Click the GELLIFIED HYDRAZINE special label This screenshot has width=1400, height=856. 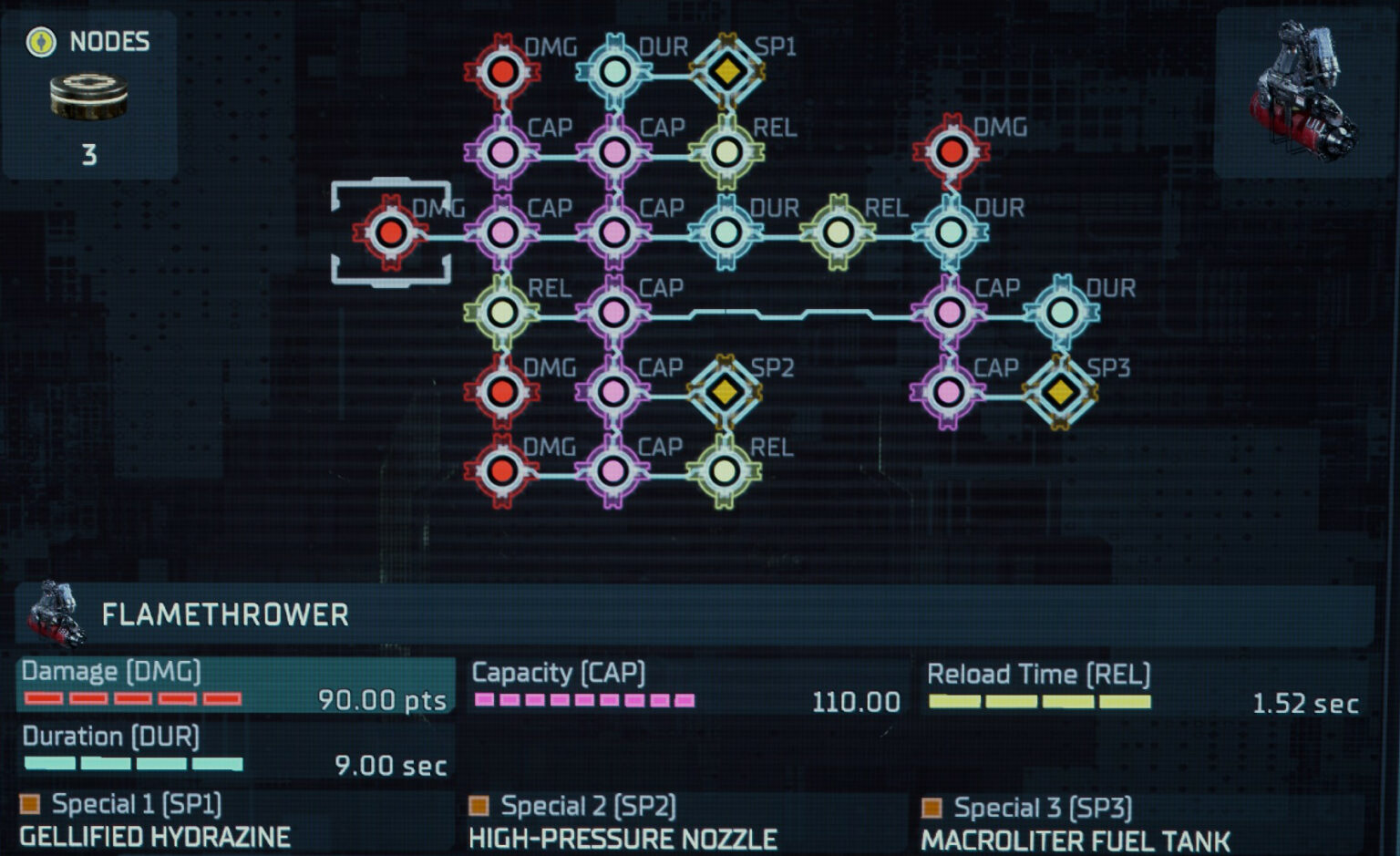click(x=155, y=835)
